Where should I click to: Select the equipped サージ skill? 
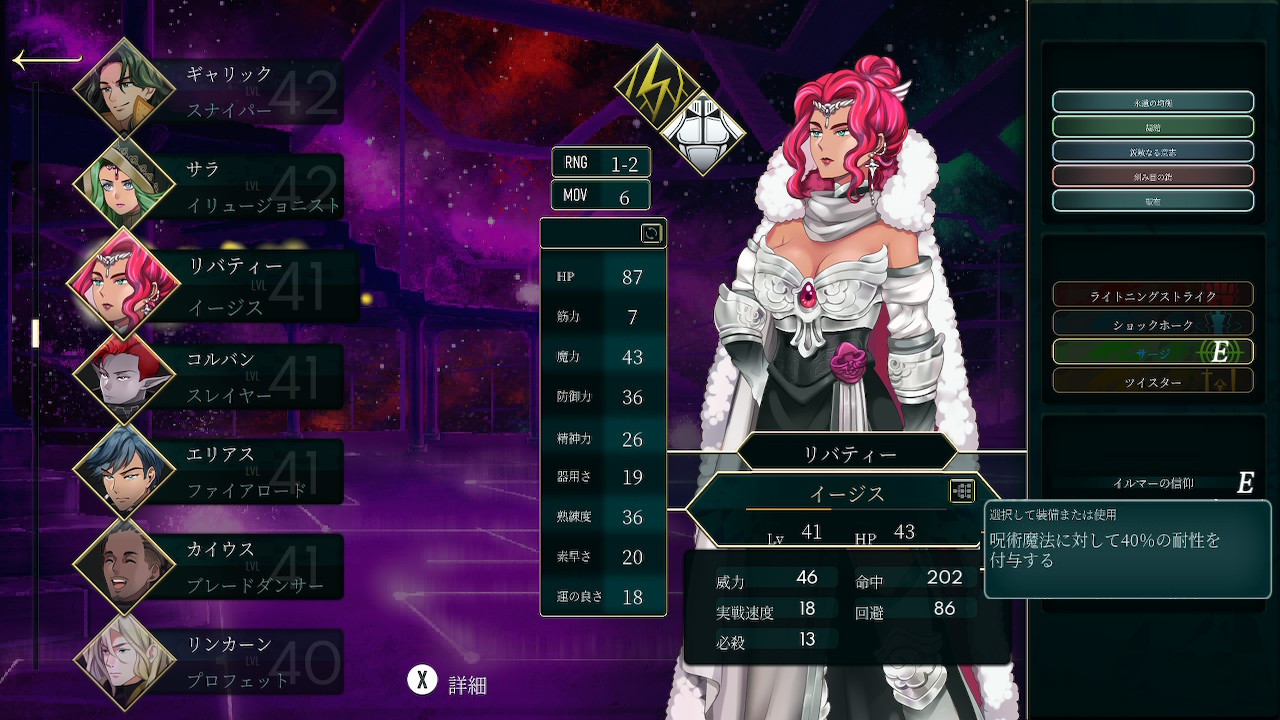click(x=1152, y=352)
